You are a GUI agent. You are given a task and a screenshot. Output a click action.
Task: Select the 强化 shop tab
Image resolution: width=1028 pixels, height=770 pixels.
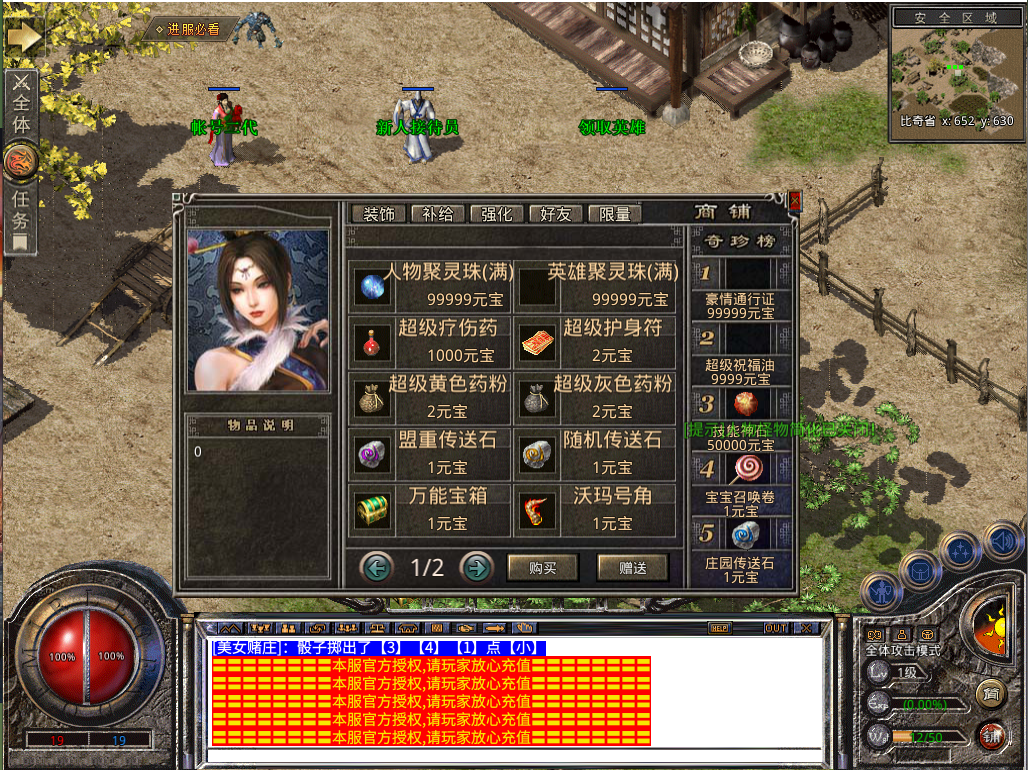[x=496, y=214]
